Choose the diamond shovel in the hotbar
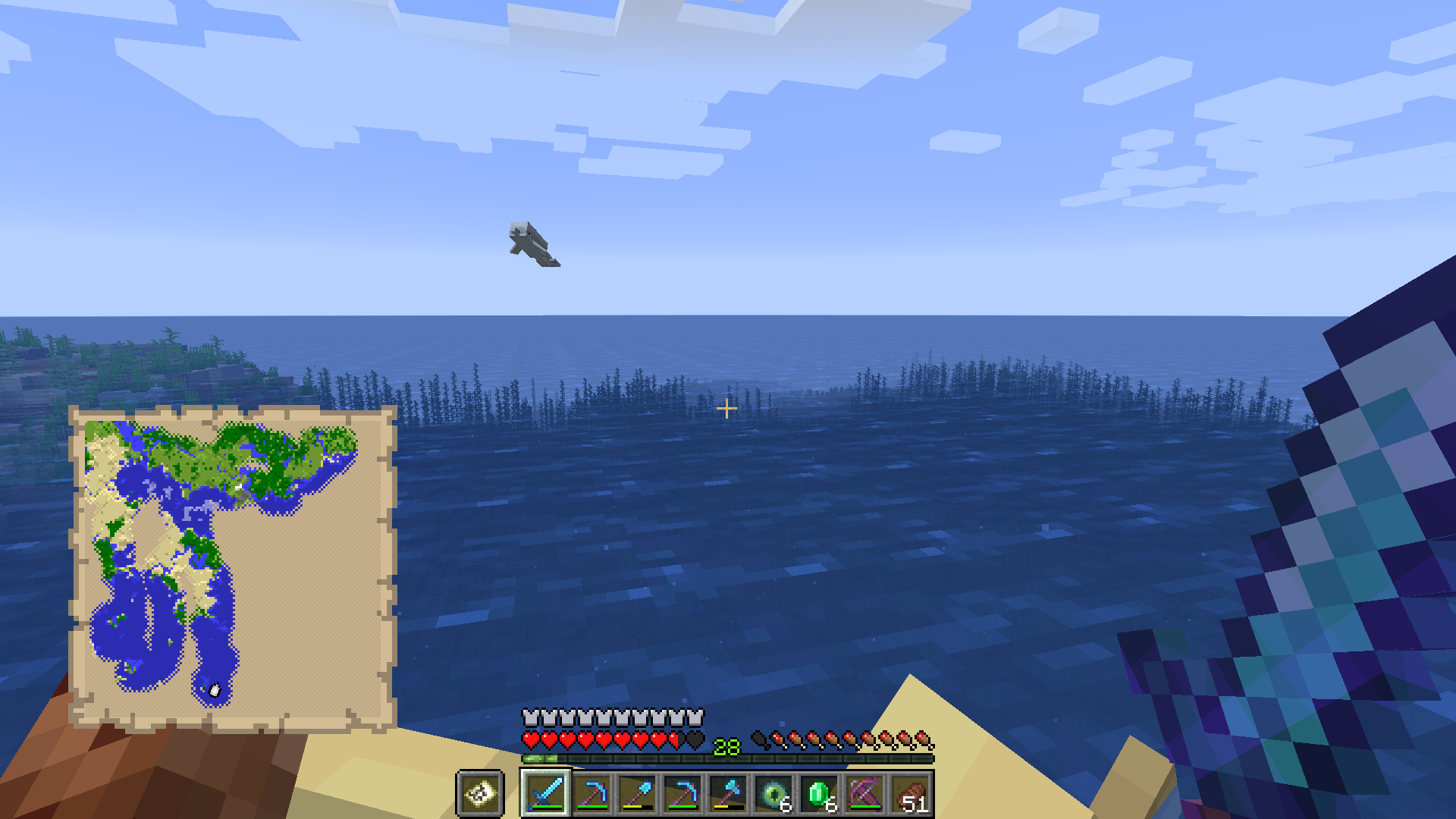Screen dimensions: 1456x819 (636, 793)
